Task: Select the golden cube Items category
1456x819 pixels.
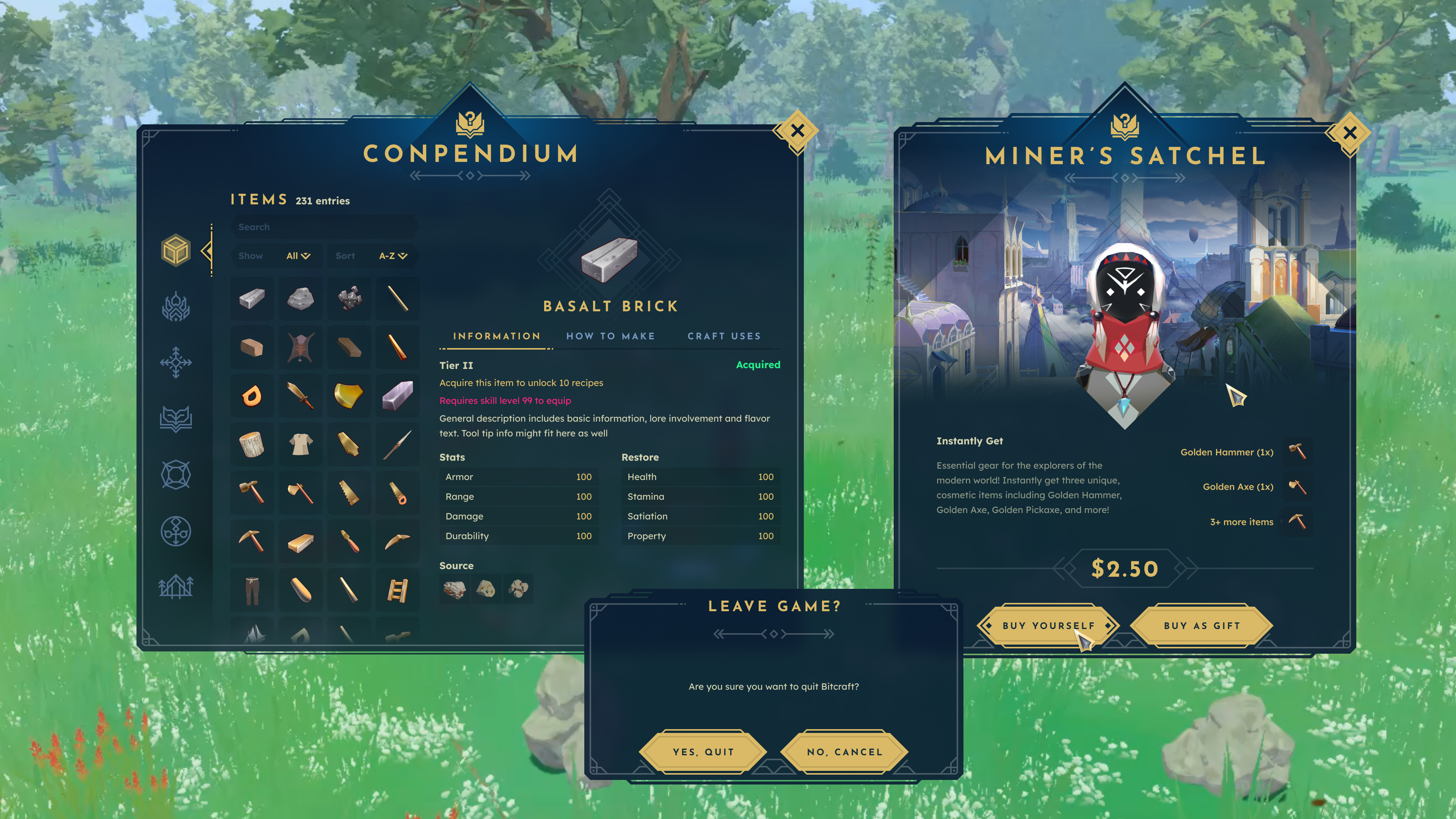Action: click(x=176, y=250)
